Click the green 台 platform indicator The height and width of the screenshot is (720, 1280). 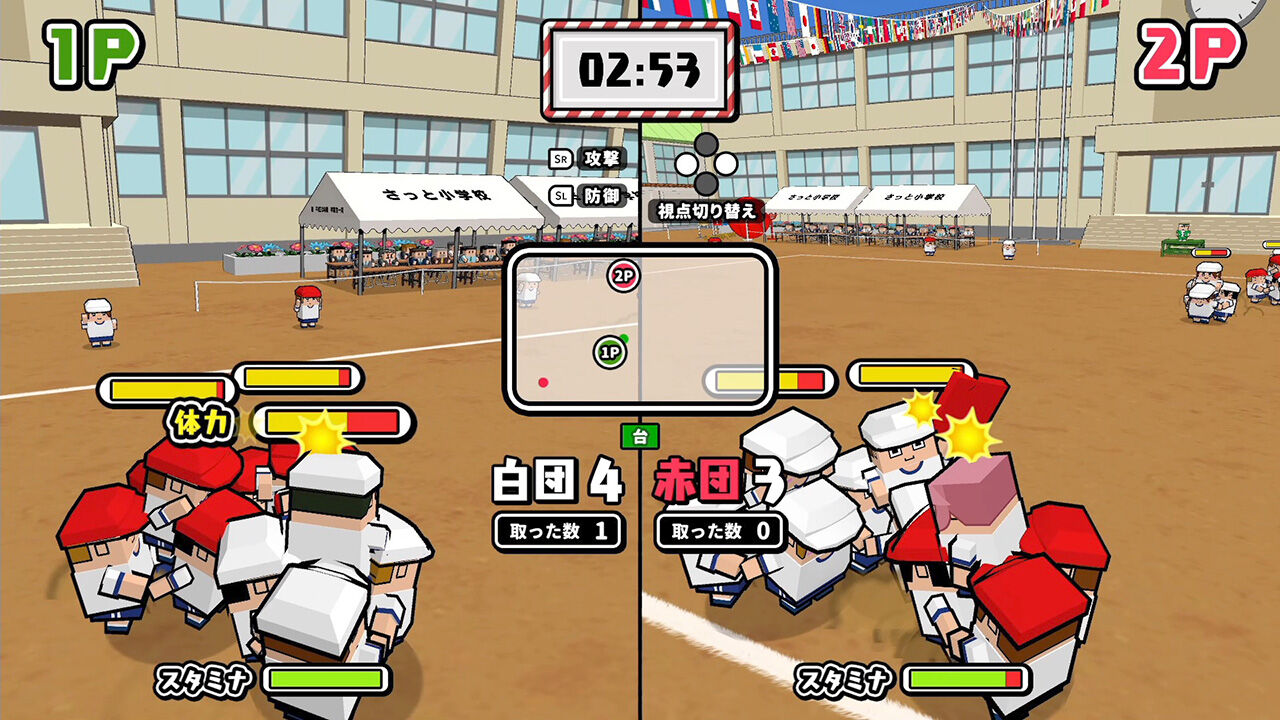[641, 436]
